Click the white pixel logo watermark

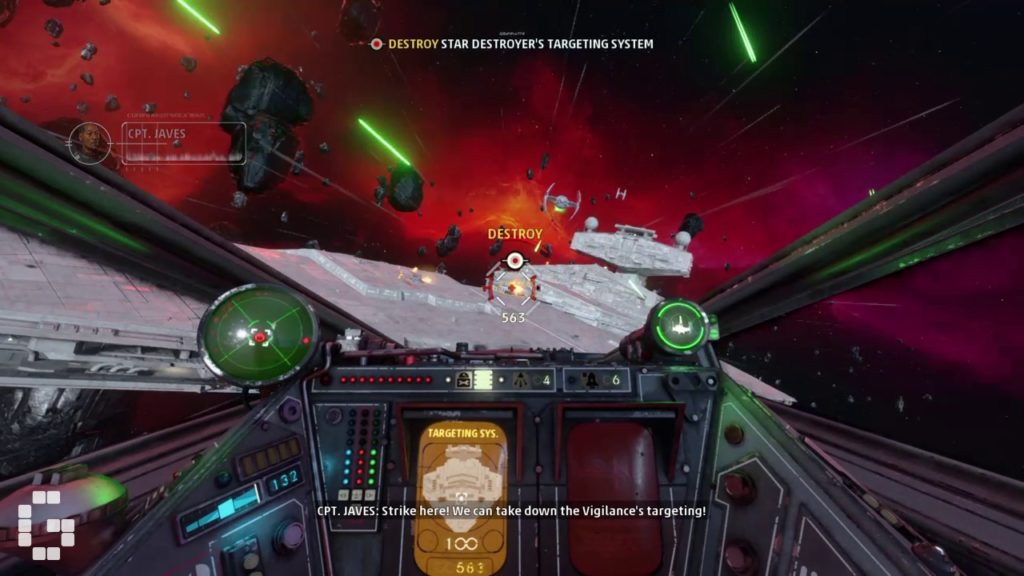(x=41, y=523)
